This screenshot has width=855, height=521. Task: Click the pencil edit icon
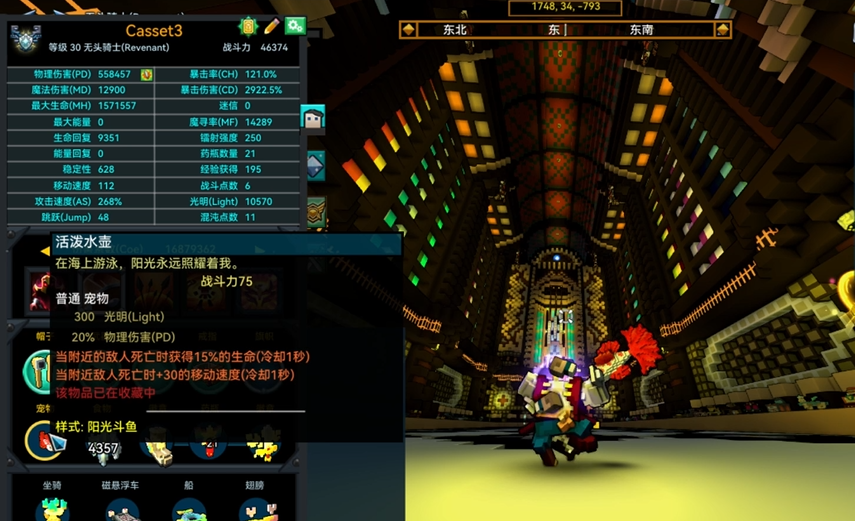click(x=272, y=26)
